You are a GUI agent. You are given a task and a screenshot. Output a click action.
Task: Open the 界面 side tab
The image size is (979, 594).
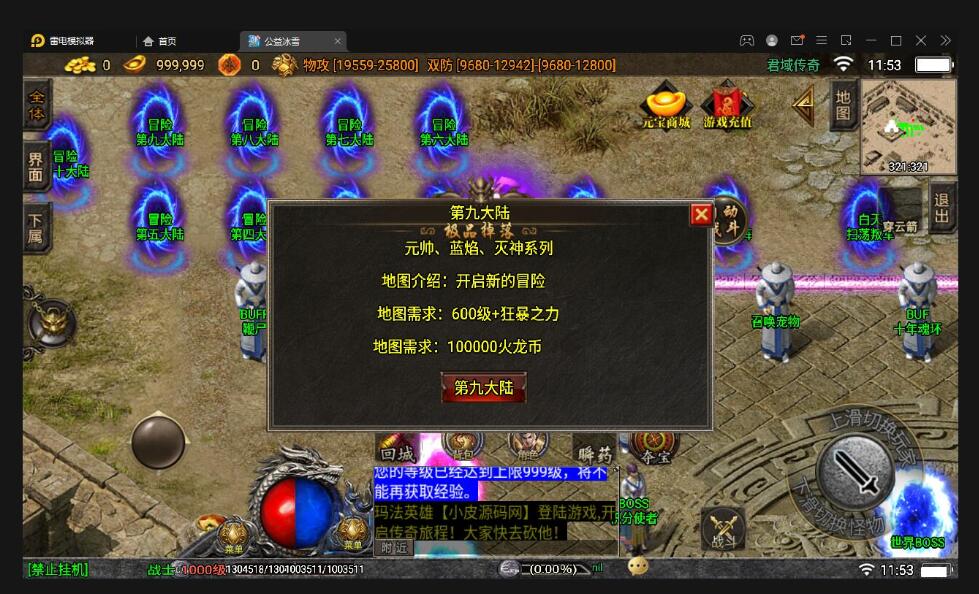[x=37, y=167]
